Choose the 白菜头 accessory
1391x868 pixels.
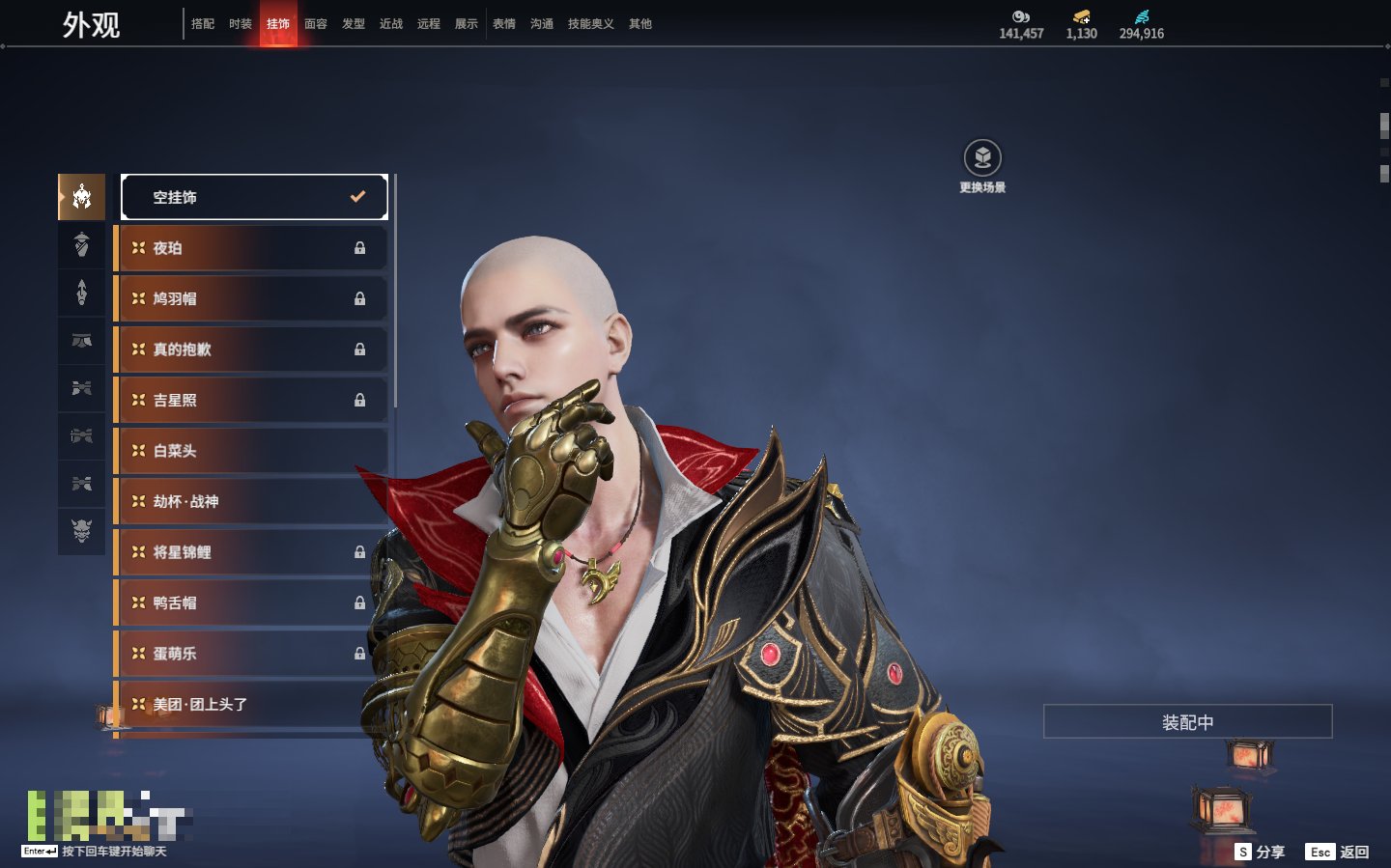[252, 451]
